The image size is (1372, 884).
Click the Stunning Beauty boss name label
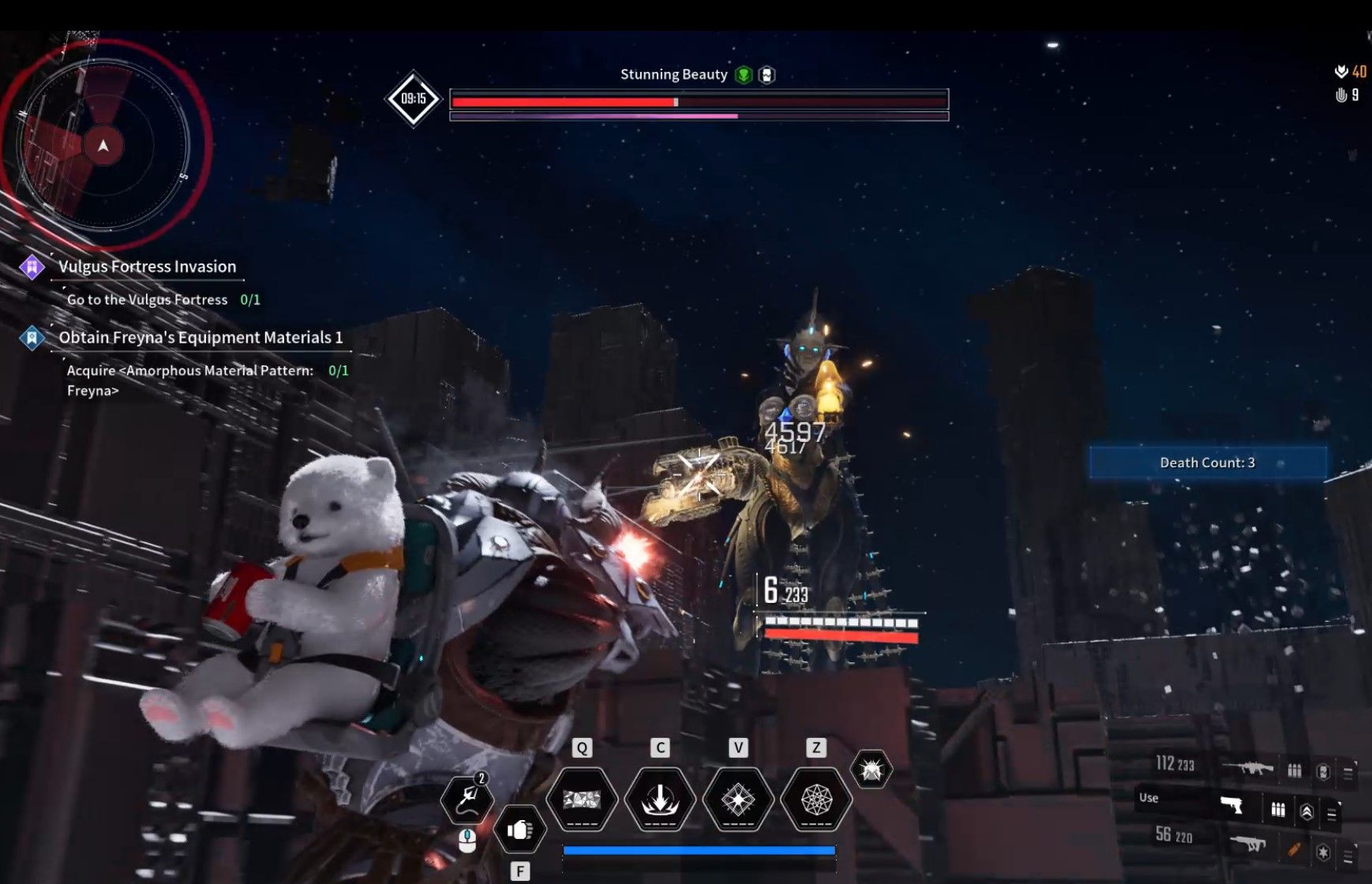(x=673, y=74)
